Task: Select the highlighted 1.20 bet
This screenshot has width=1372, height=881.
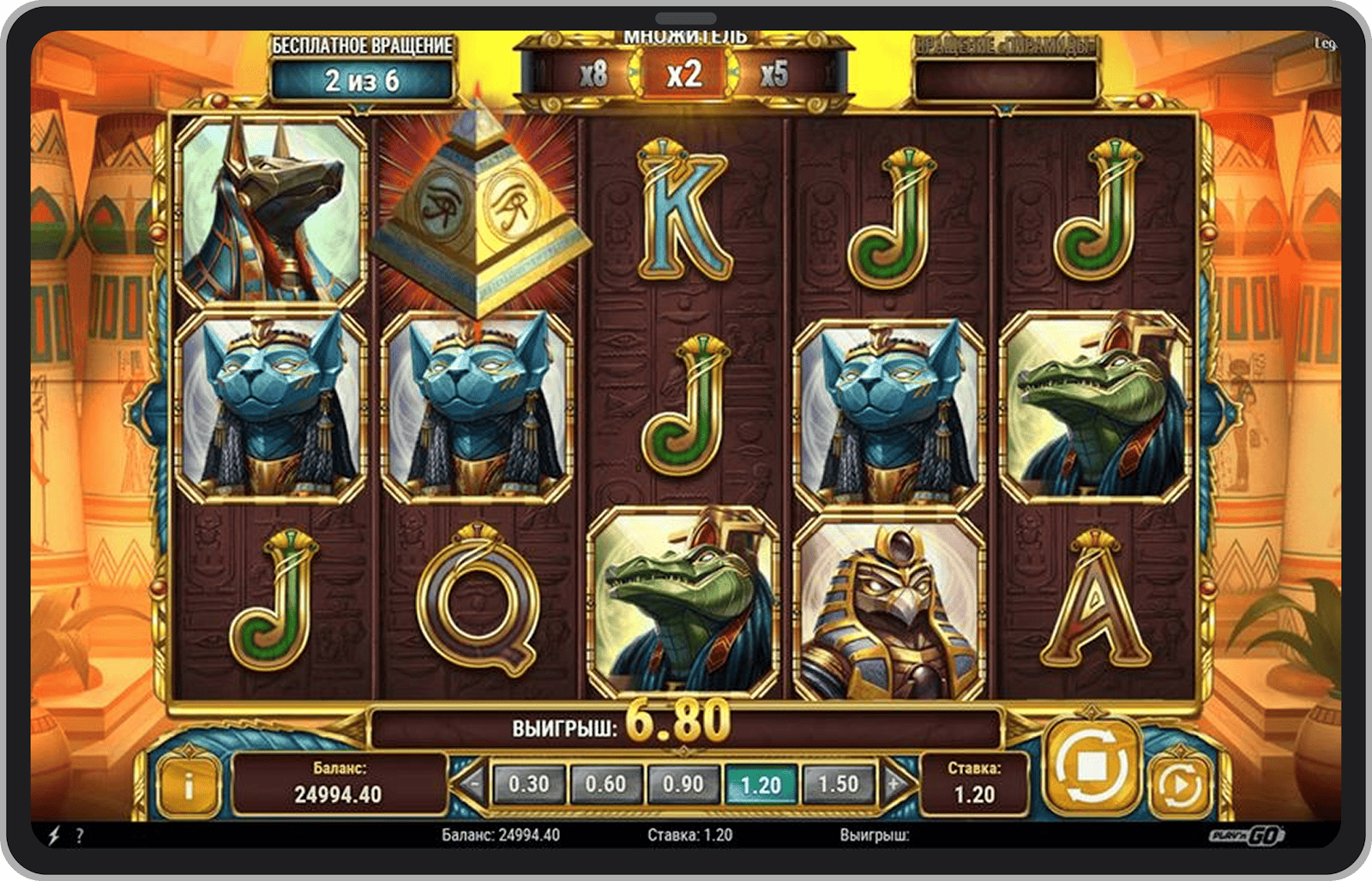Action: [761, 784]
